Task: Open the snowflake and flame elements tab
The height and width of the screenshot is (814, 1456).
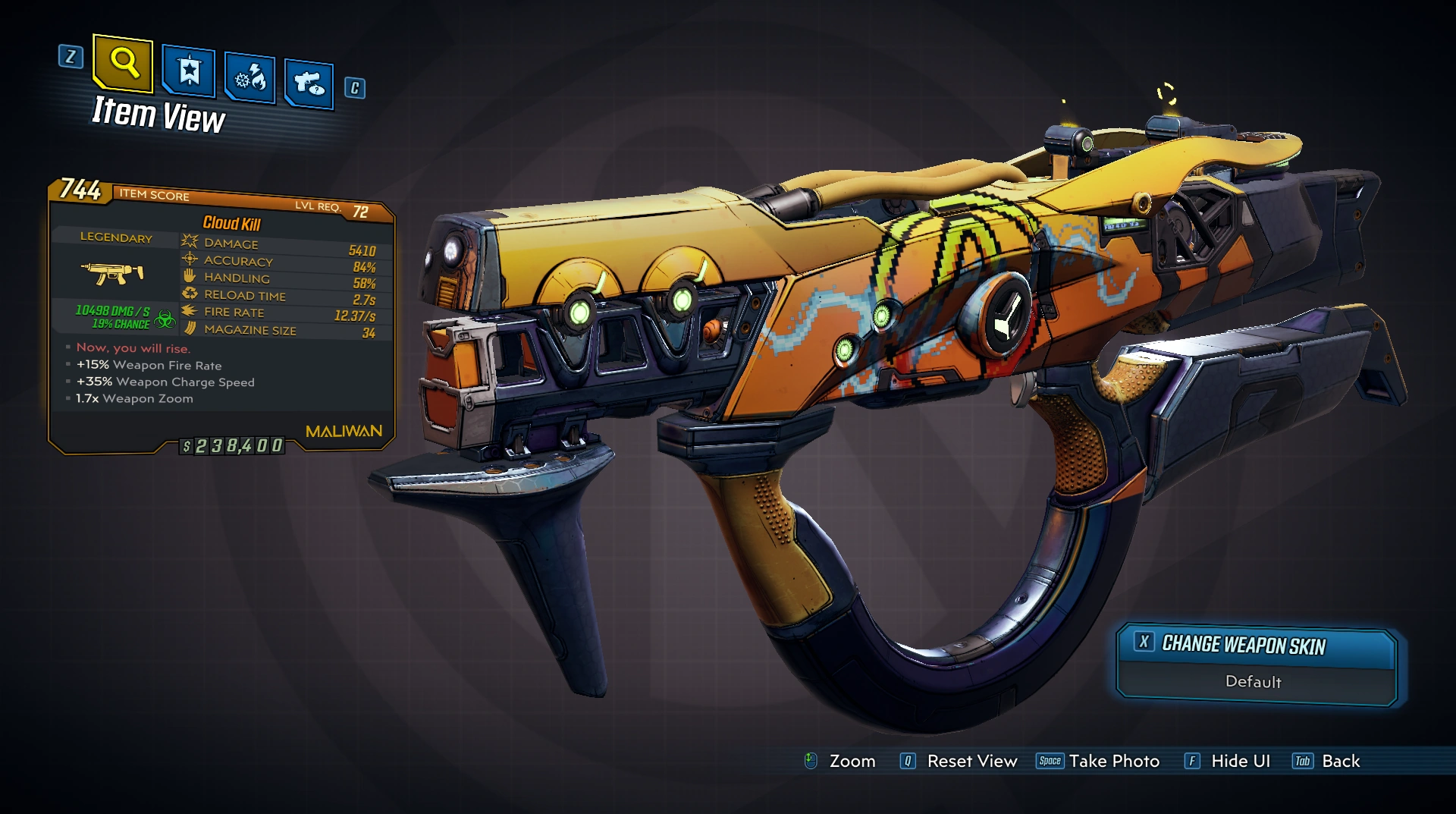Action: [x=249, y=77]
